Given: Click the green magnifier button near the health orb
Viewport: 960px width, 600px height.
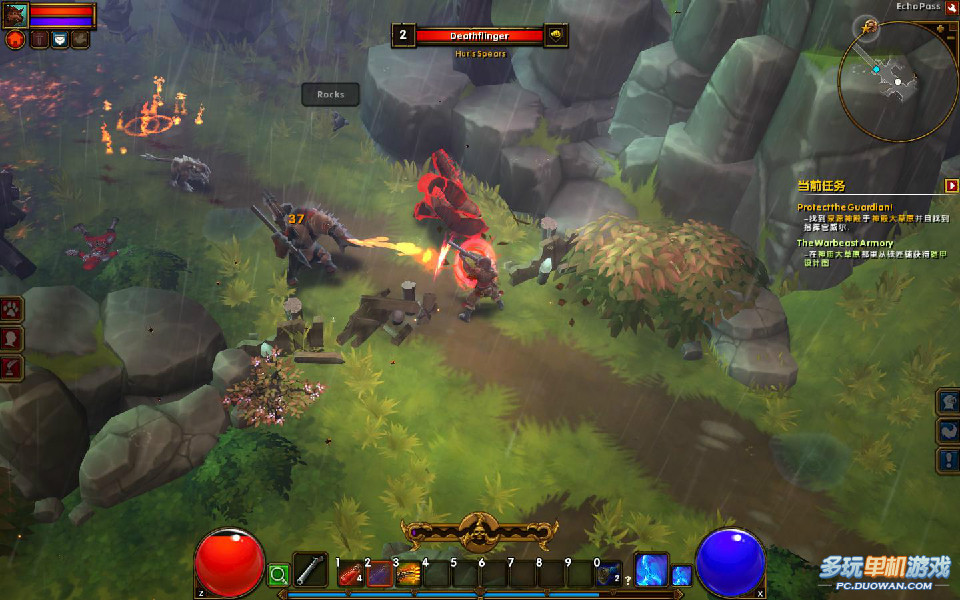Looking at the screenshot, I should coord(278,574).
